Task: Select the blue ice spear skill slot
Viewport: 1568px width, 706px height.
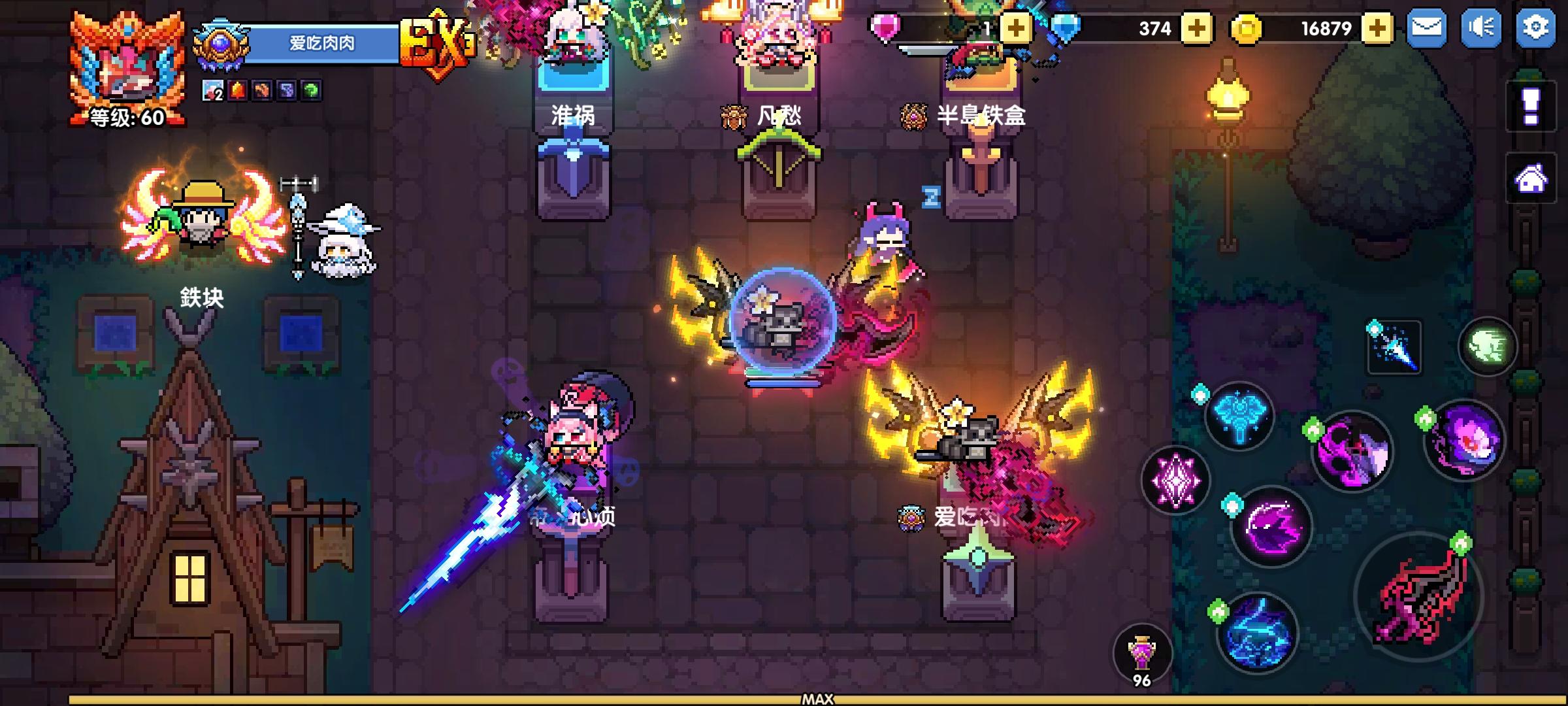Action: [x=1393, y=346]
